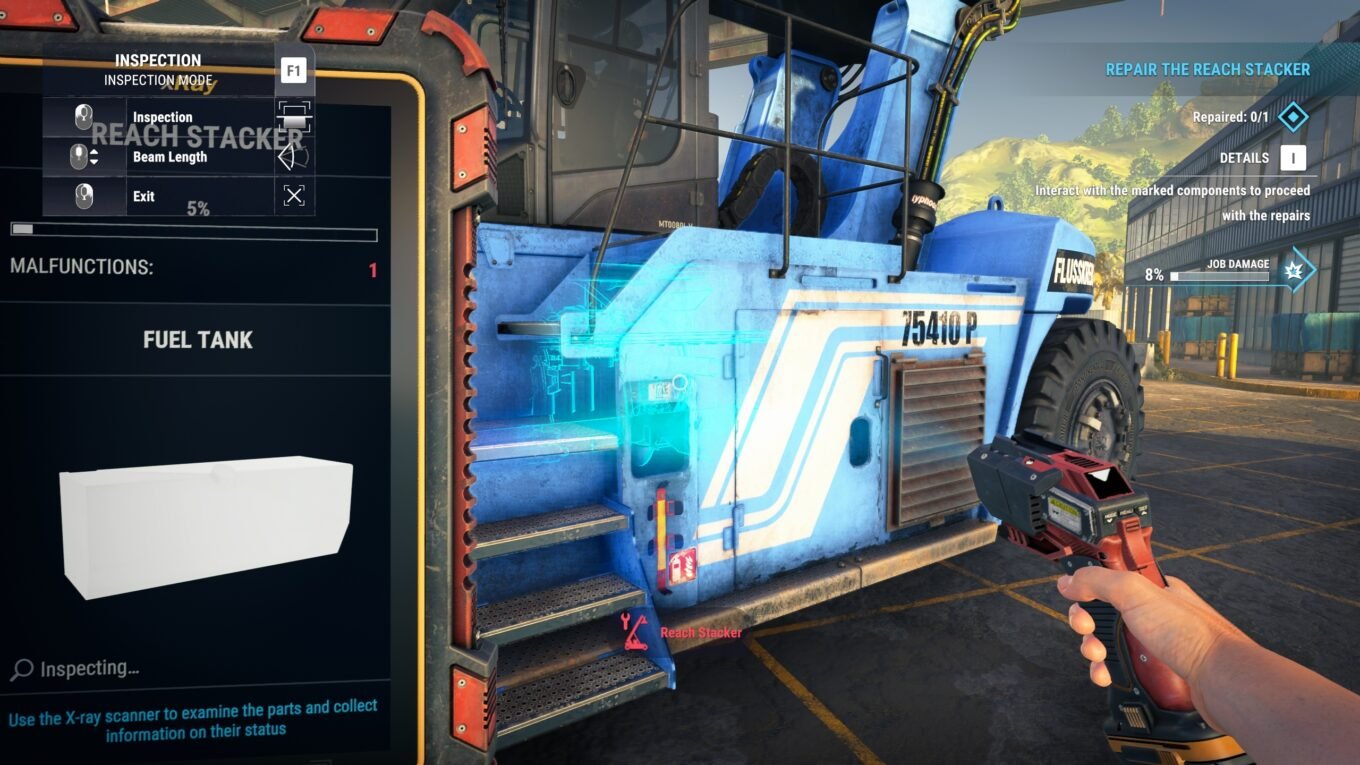Click the Malfunctions header row

[195, 268]
